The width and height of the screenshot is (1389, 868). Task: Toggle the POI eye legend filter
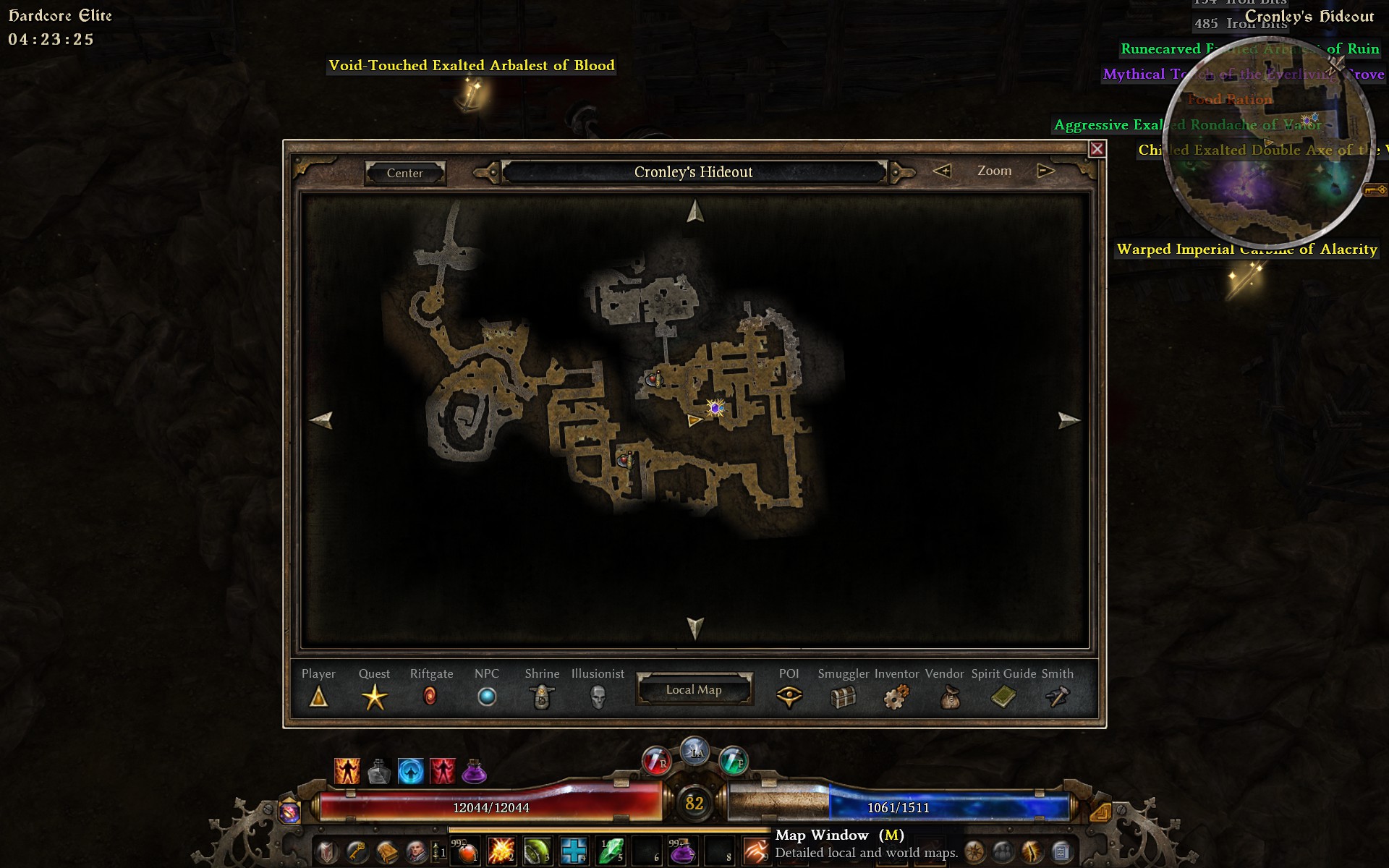point(789,697)
